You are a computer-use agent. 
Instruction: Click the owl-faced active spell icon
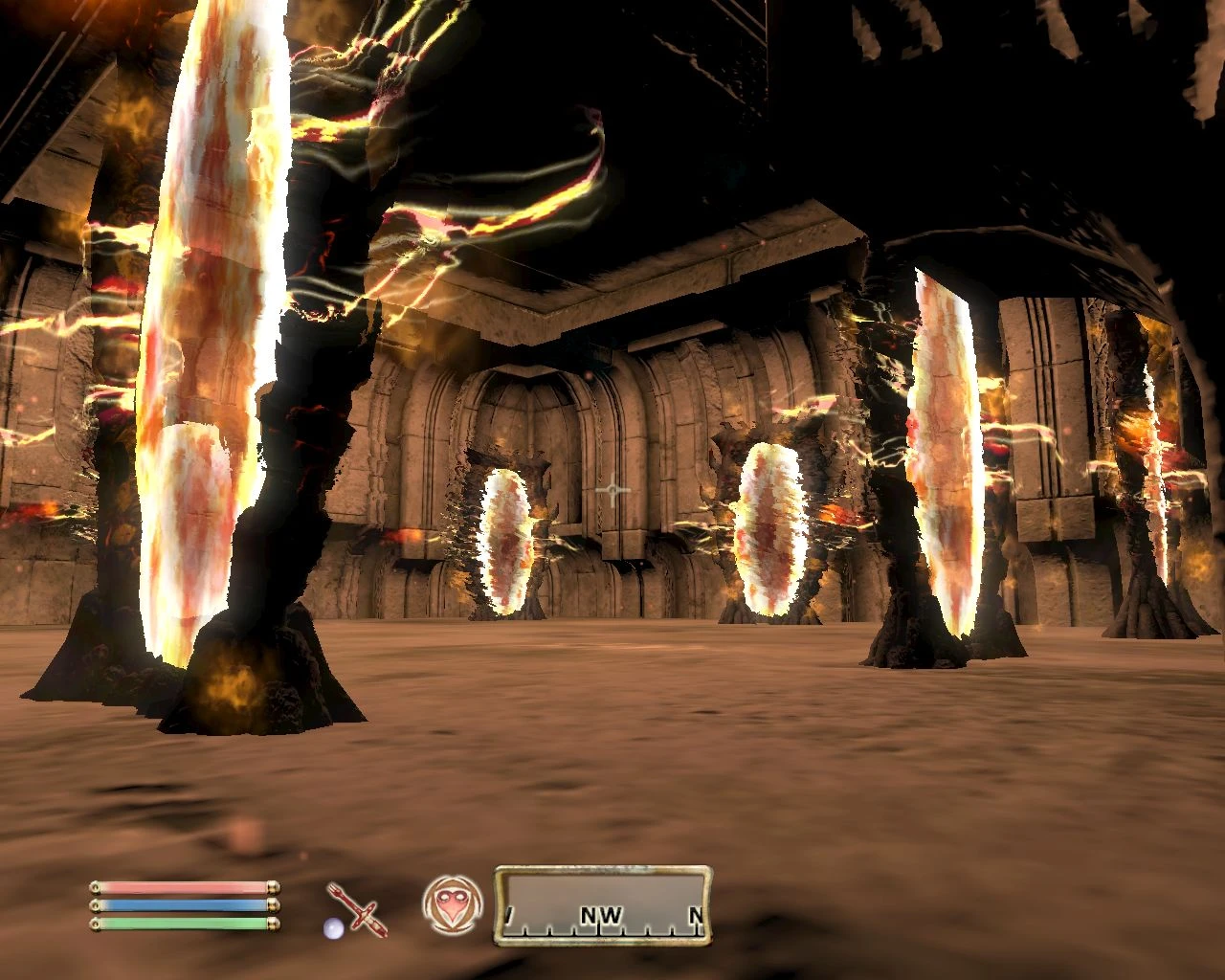450,904
